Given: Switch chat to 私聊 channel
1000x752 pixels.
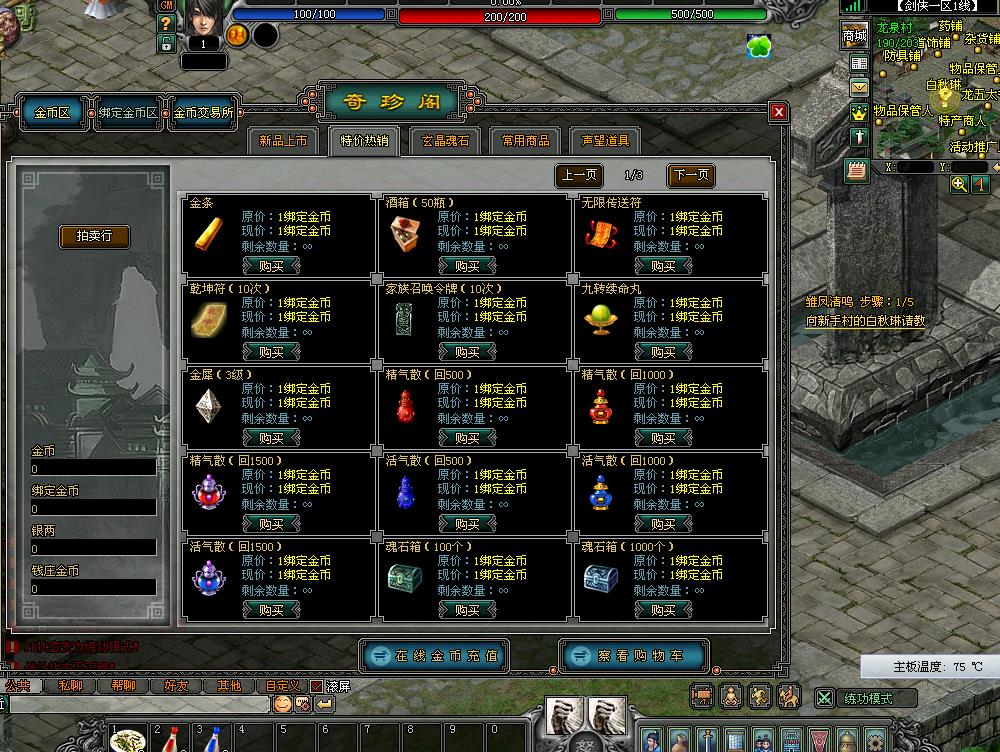Looking at the screenshot, I should pos(70,686).
